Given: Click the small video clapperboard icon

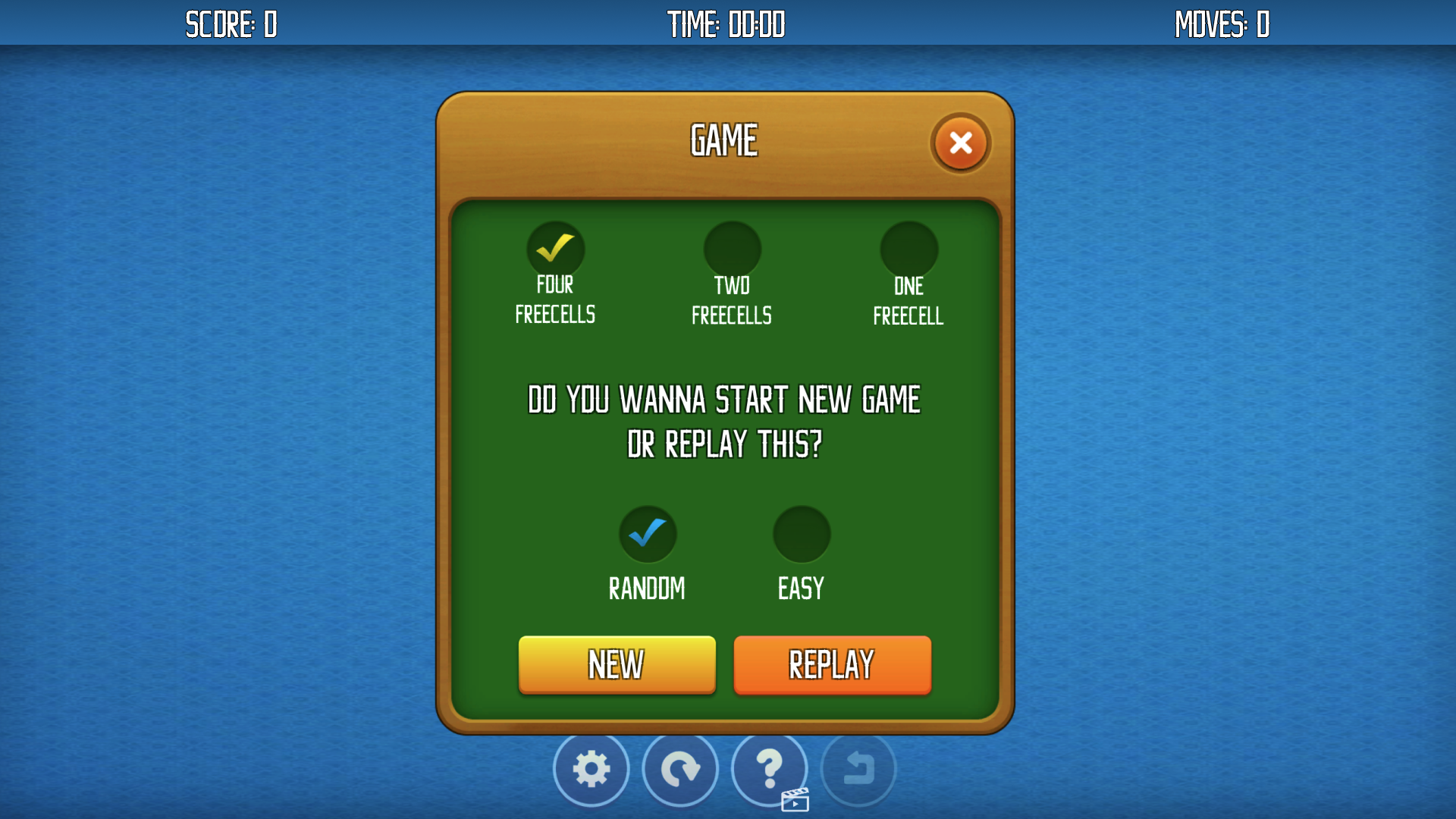Looking at the screenshot, I should click(795, 799).
